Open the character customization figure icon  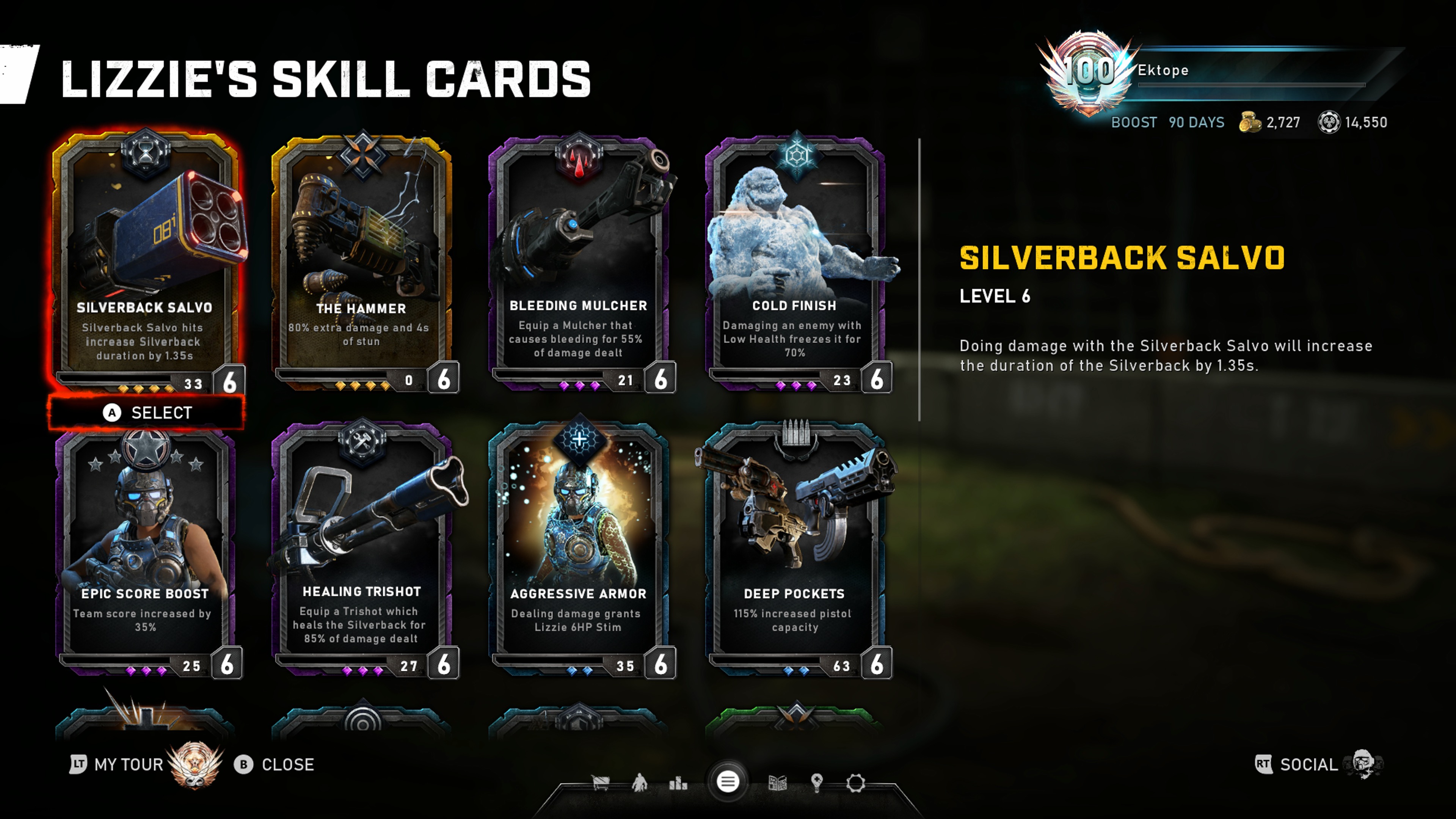pos(639,783)
